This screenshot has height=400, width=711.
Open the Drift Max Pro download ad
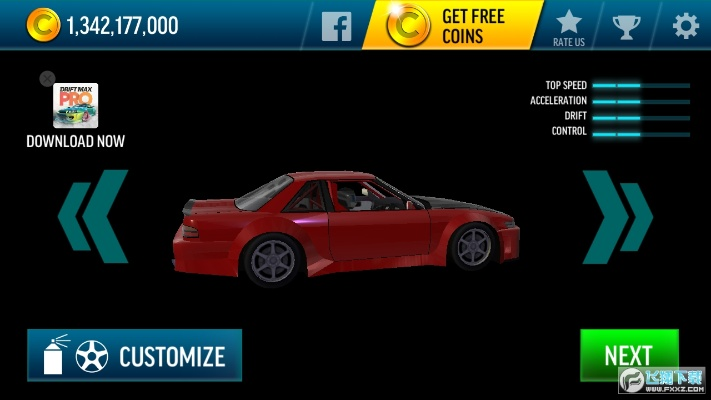76,106
